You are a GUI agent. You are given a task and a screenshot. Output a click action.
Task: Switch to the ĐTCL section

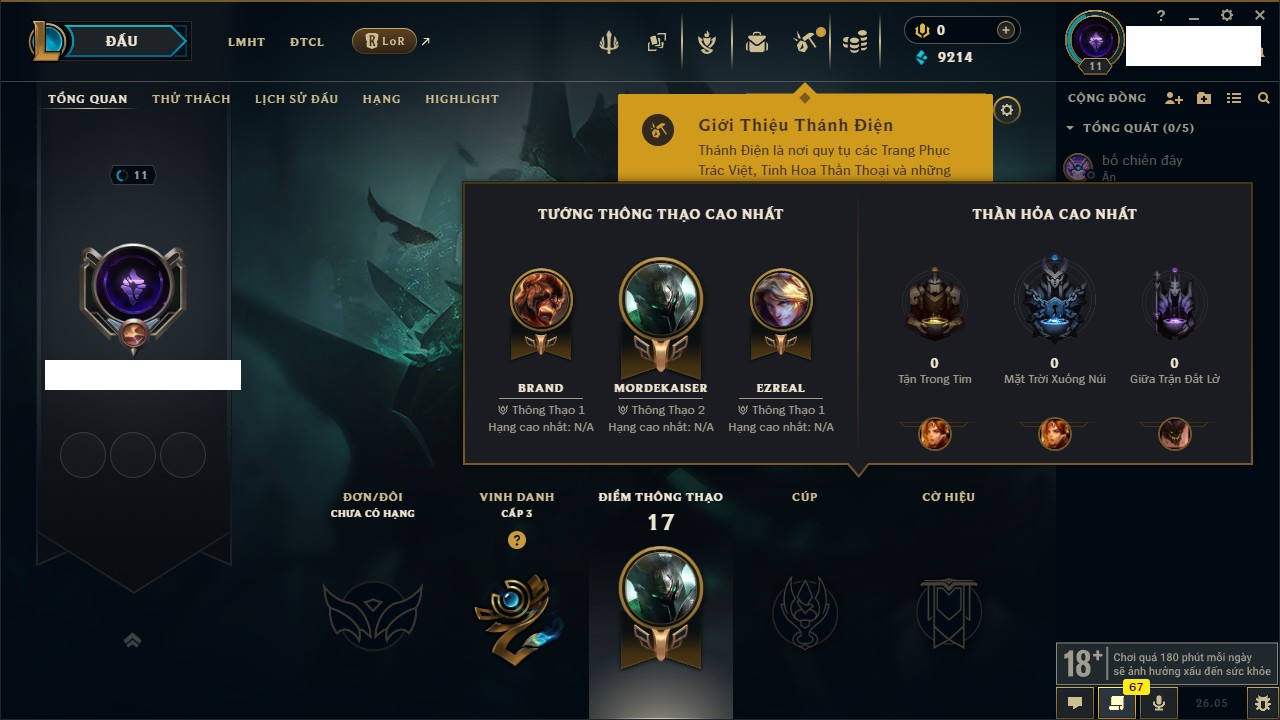[x=307, y=42]
